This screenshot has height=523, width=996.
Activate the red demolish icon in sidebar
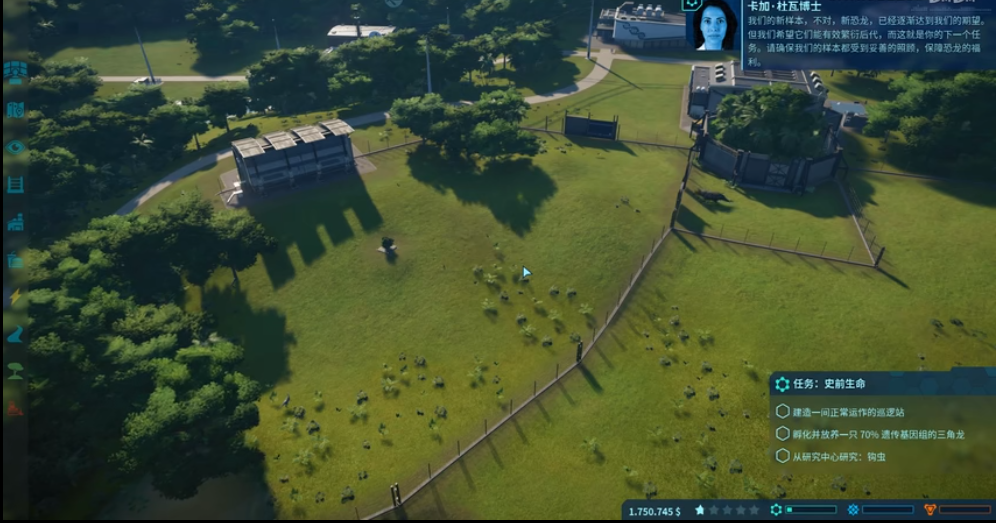15,408
